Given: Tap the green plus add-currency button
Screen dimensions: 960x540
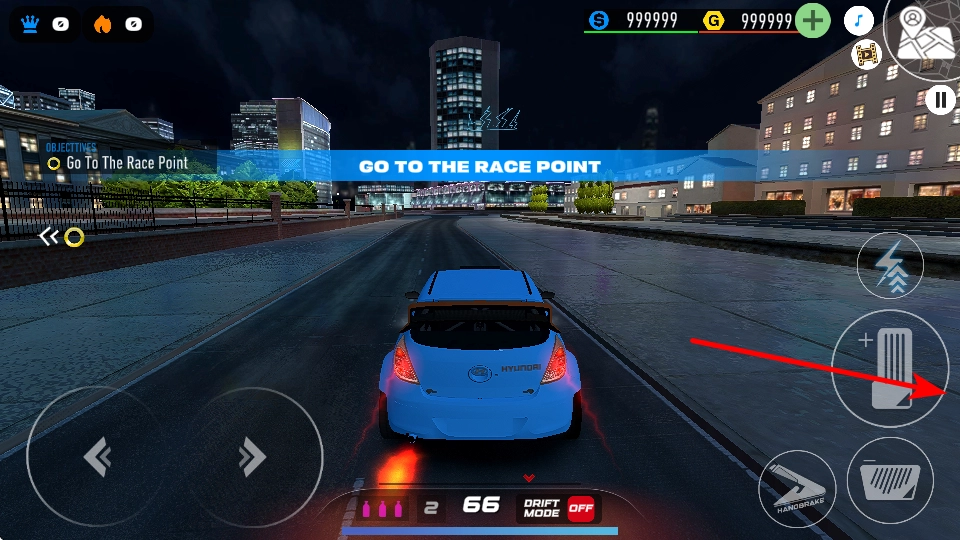Looking at the screenshot, I should 814,20.
